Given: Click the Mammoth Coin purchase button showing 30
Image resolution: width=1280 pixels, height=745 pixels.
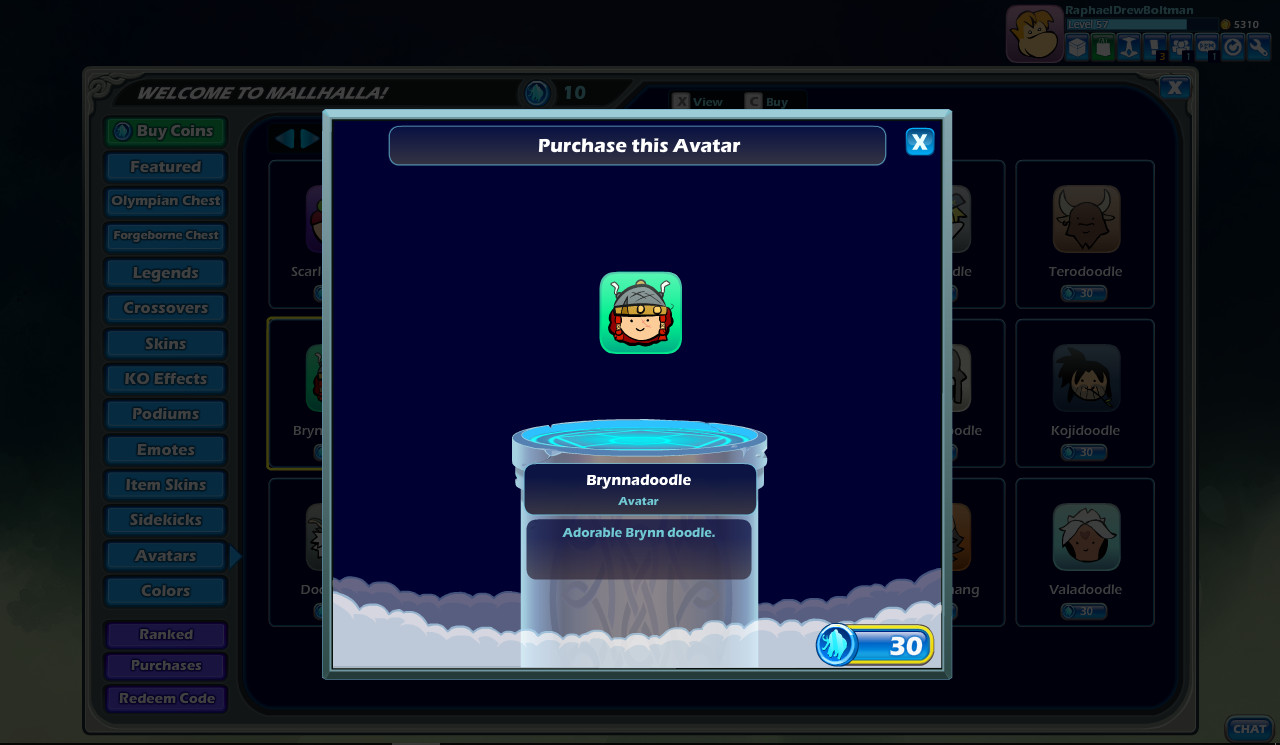Looking at the screenshot, I should pos(875,646).
